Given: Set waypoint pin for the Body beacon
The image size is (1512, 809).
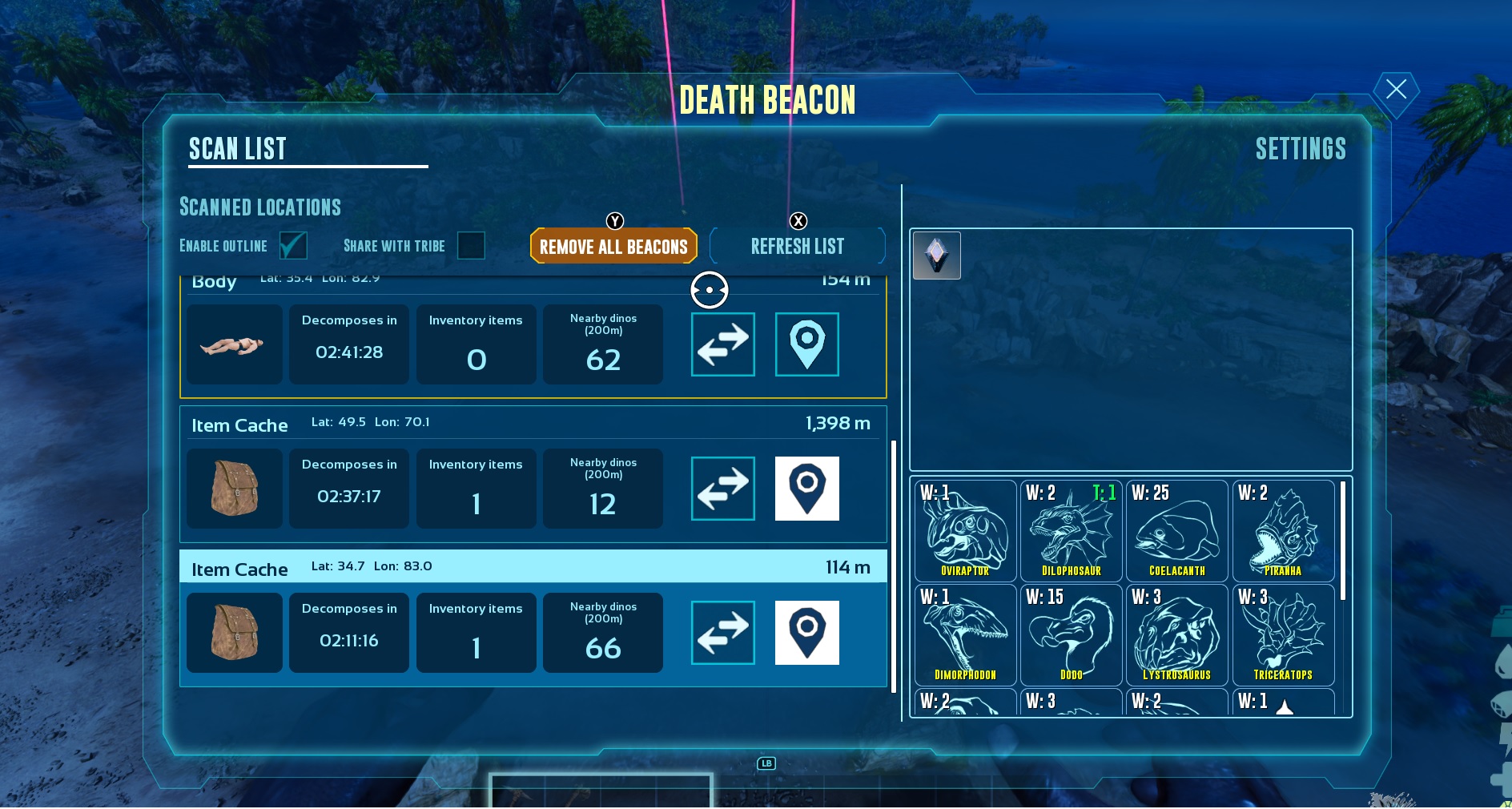Looking at the screenshot, I should (x=806, y=344).
